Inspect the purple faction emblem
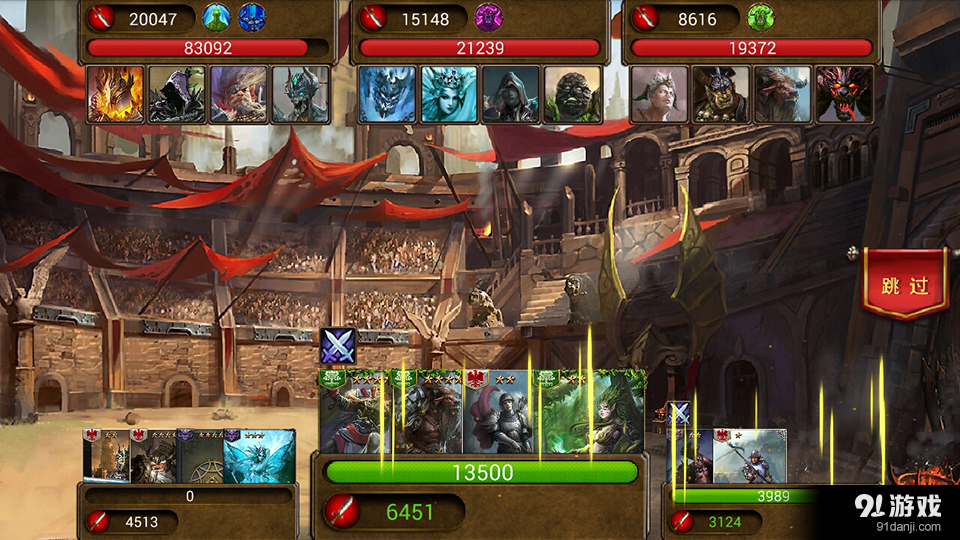Screen dimensions: 960x540 point(488,17)
